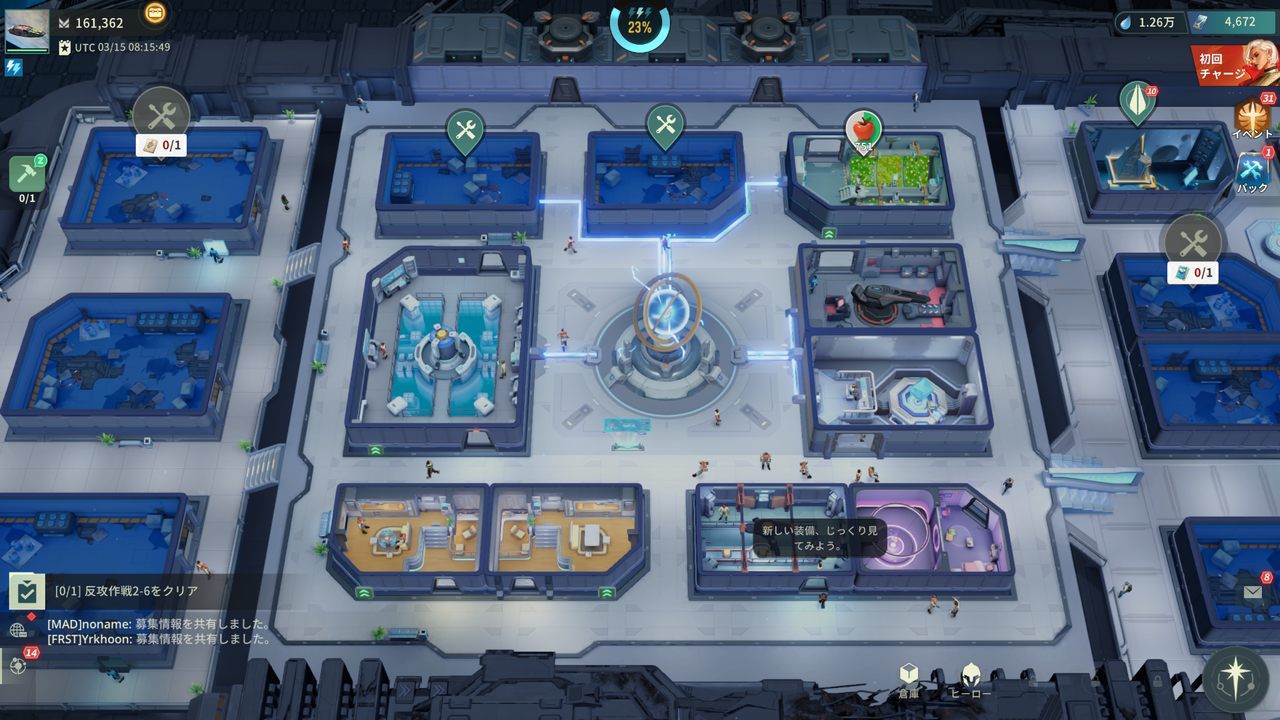Tap the green spire marker with 10 badge
Screen dimensions: 1280x720
[x=1137, y=103]
